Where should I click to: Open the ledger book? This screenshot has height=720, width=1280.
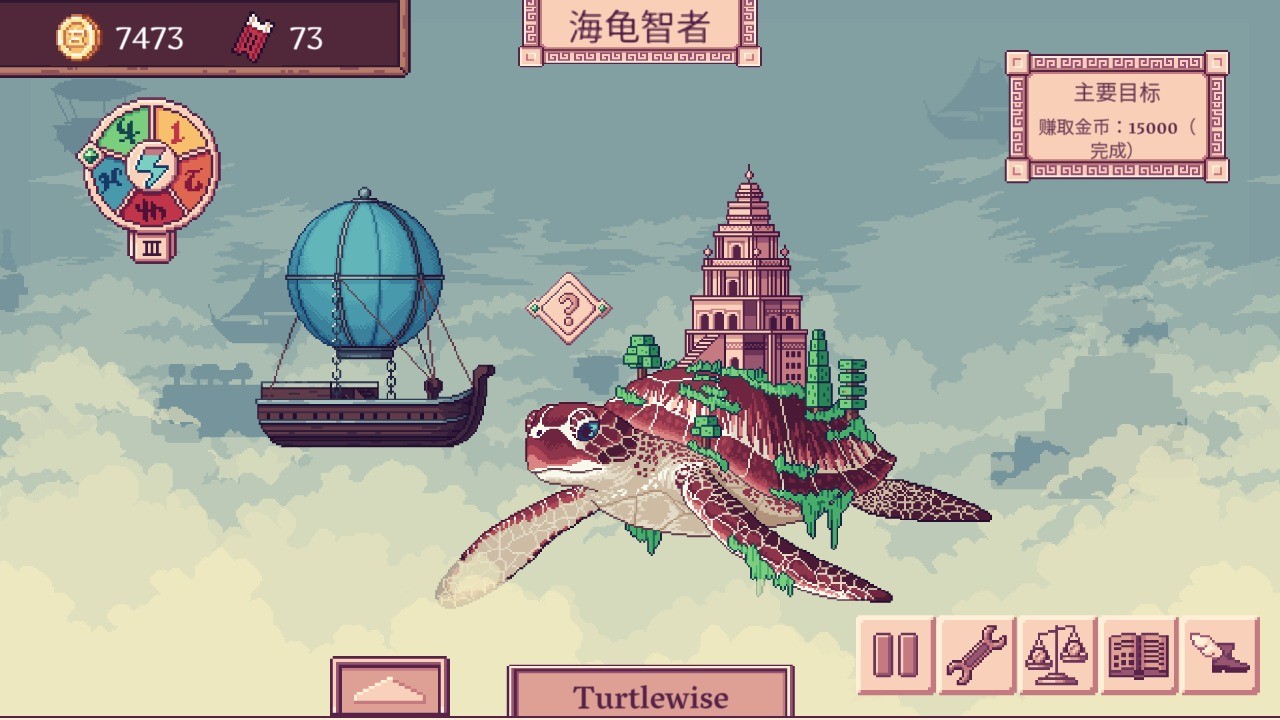click(x=1139, y=656)
